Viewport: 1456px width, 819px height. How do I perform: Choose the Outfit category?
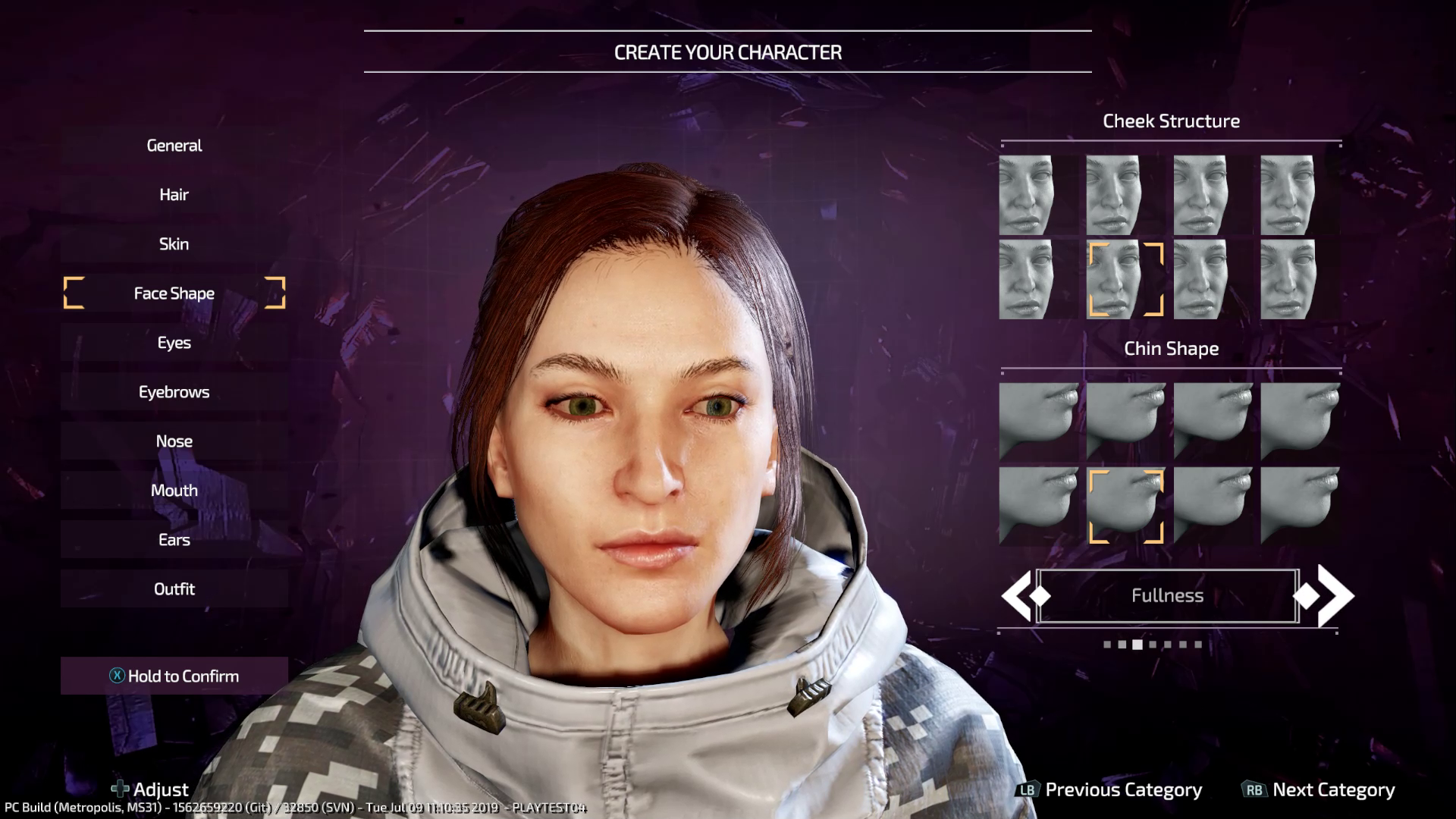pyautogui.click(x=174, y=589)
